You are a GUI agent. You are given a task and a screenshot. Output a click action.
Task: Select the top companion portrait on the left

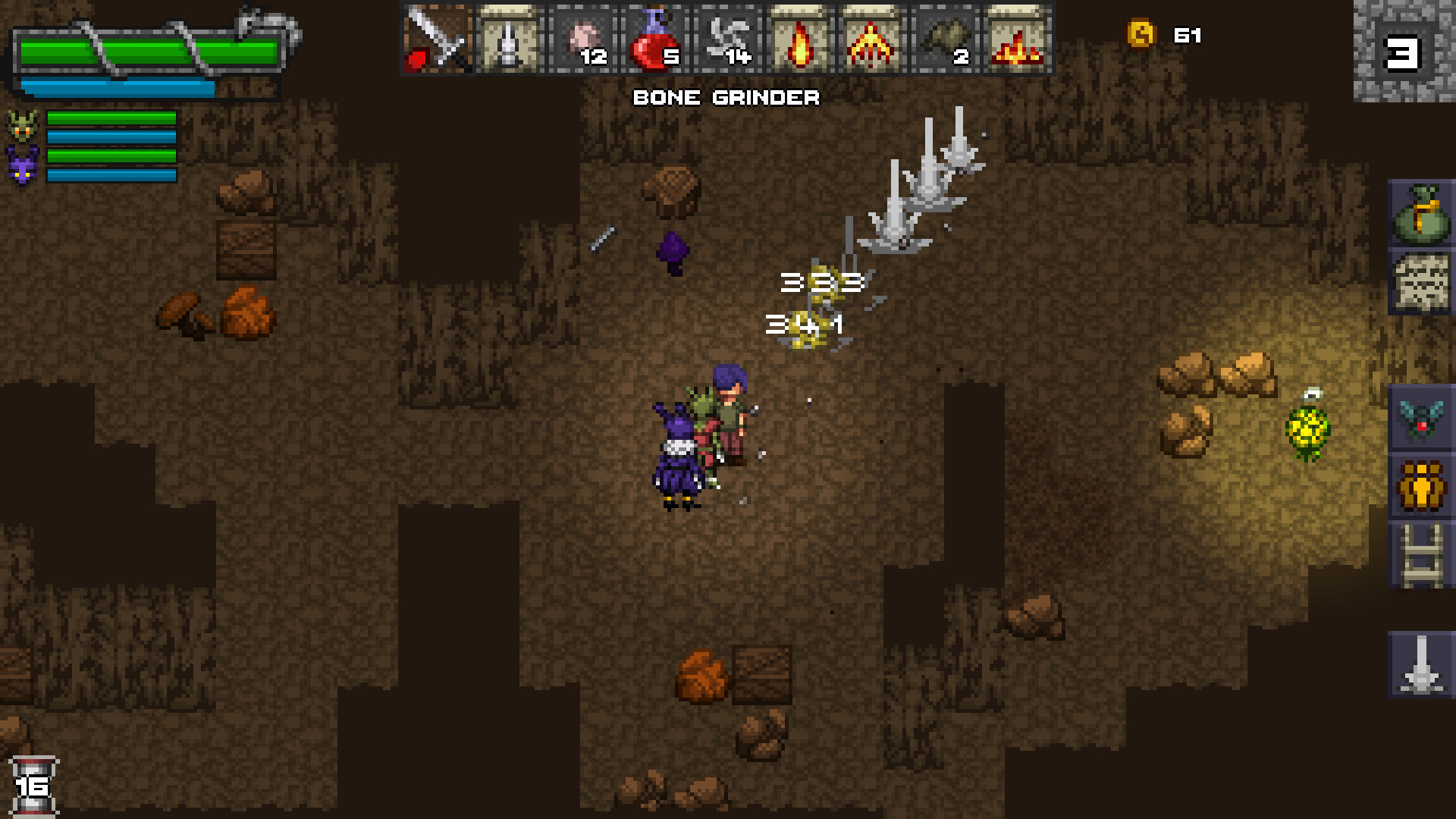[23, 125]
